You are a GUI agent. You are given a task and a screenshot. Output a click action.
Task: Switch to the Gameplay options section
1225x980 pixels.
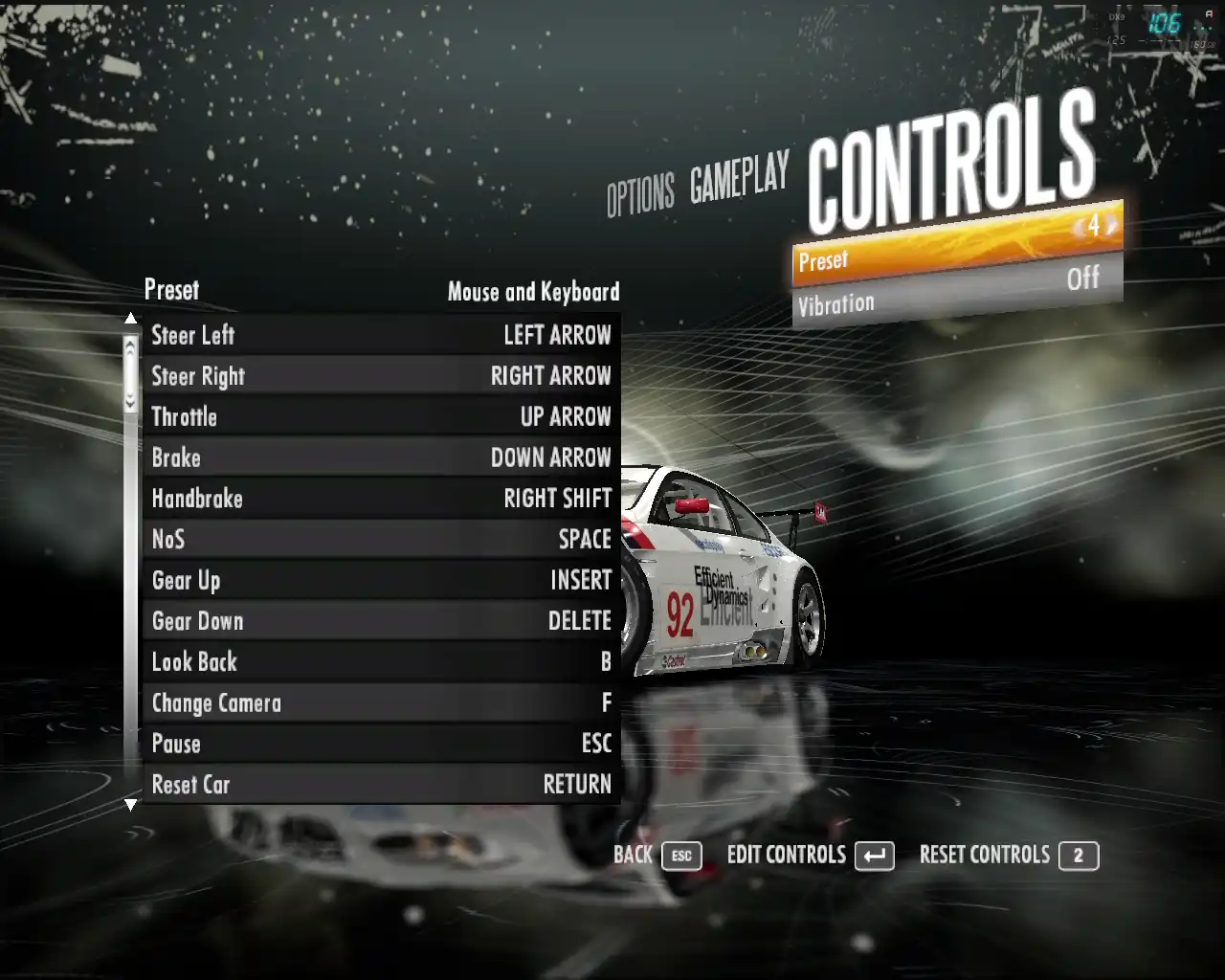[740, 178]
